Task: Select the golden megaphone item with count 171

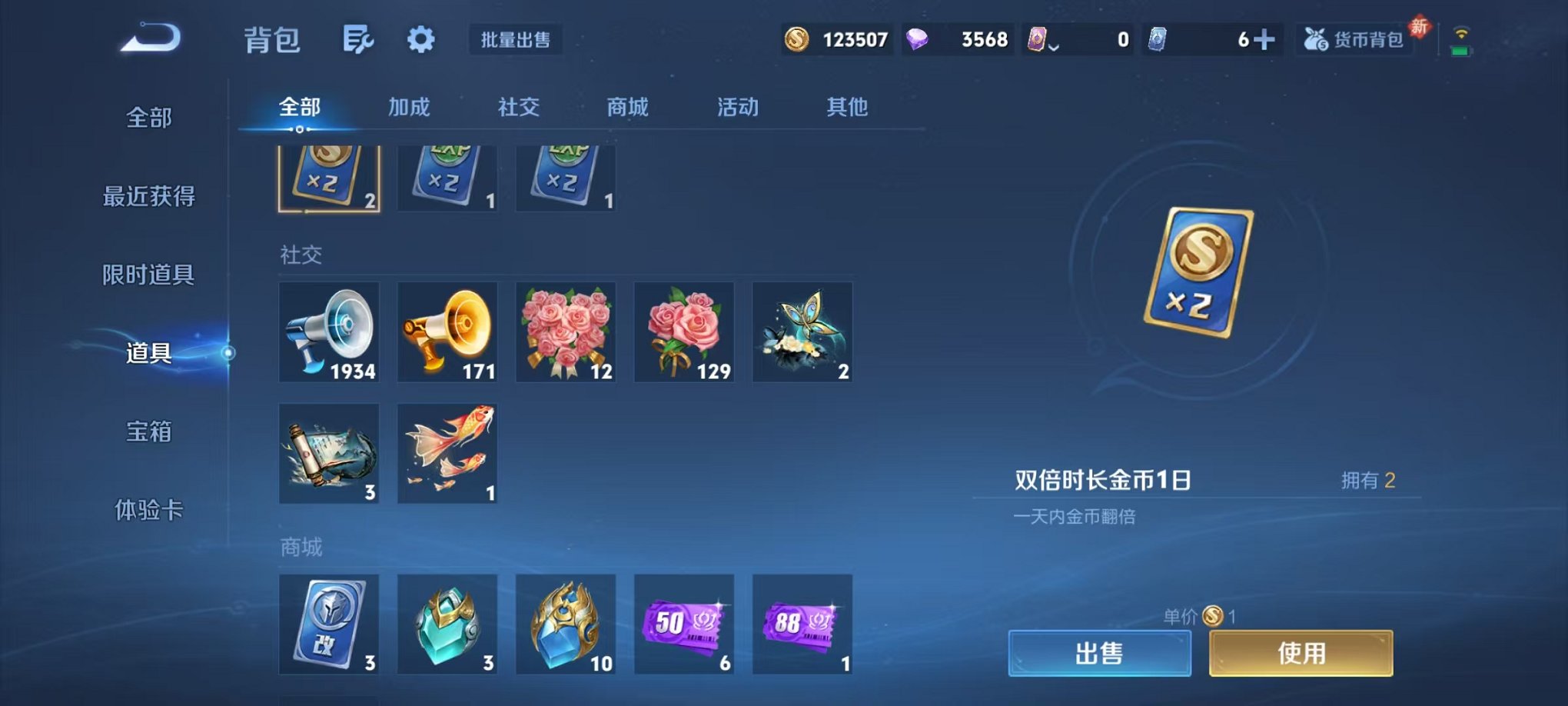Action: pos(447,332)
